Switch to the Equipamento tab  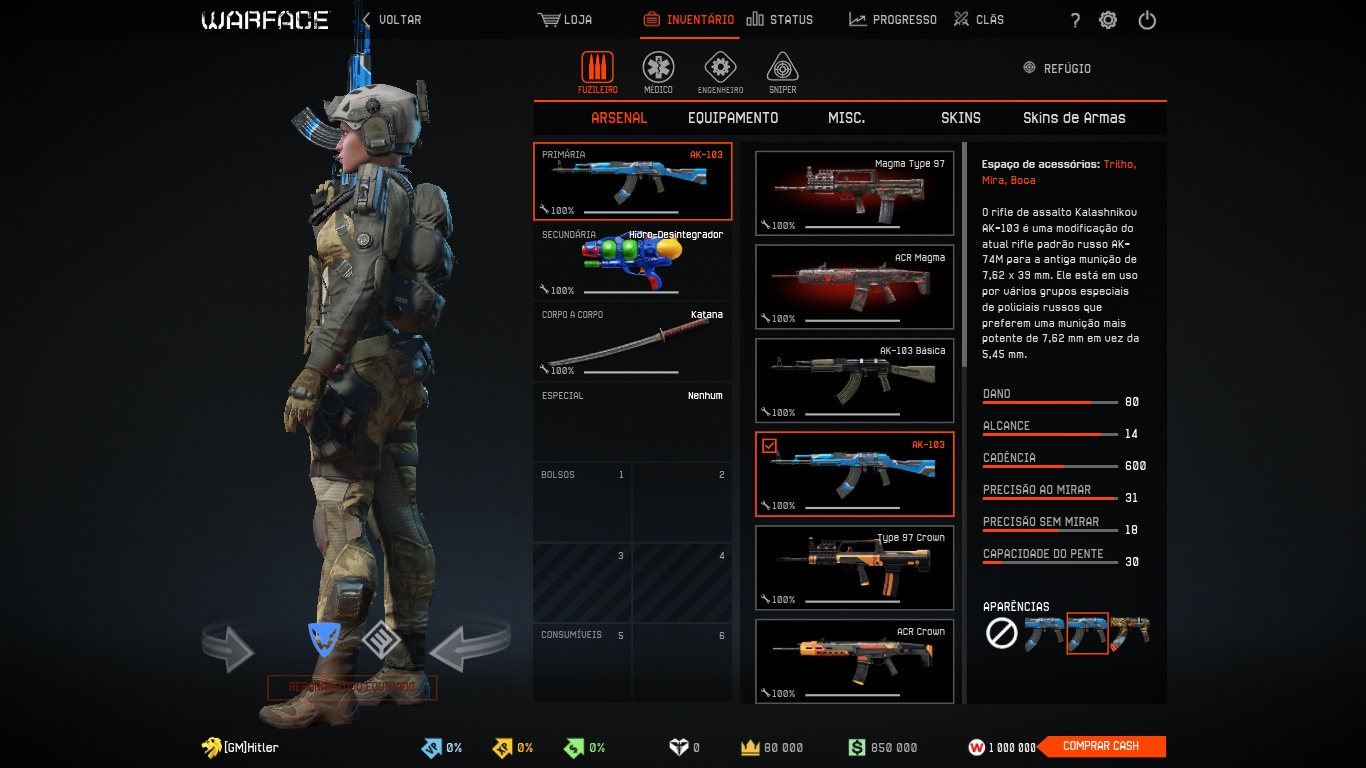pos(733,118)
